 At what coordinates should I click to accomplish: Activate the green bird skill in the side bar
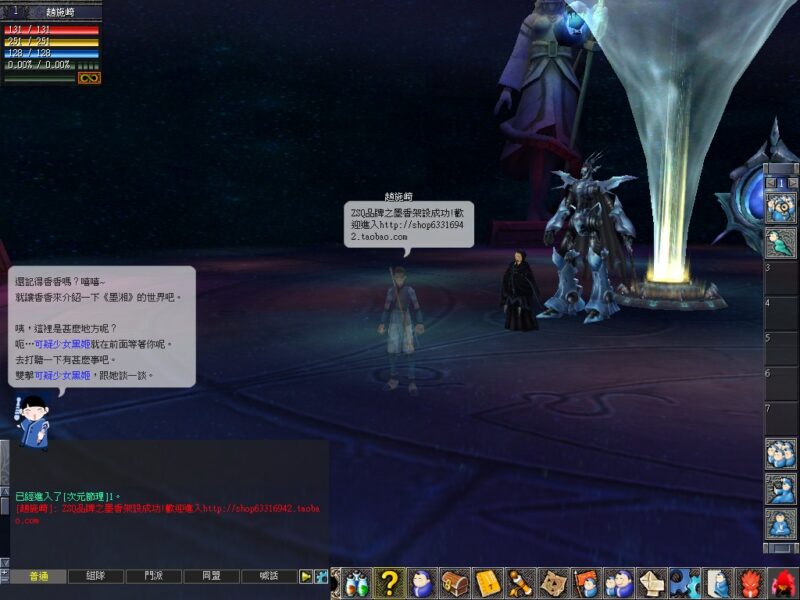pyautogui.click(x=780, y=242)
